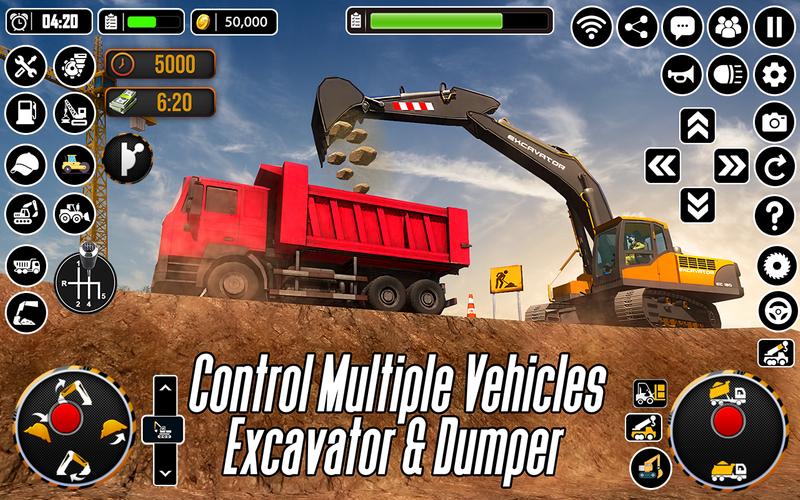800x500 pixels.
Task: Open the multiplayer people icon
Action: point(728,27)
